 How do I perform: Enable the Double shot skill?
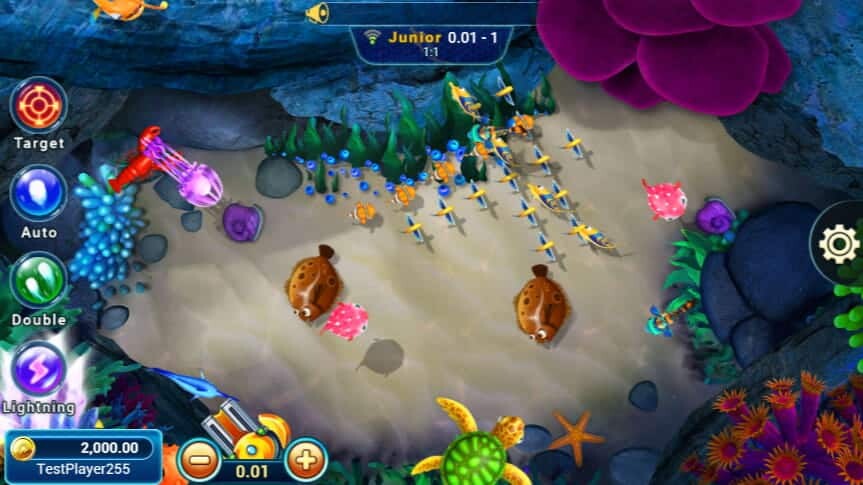[x=39, y=280]
